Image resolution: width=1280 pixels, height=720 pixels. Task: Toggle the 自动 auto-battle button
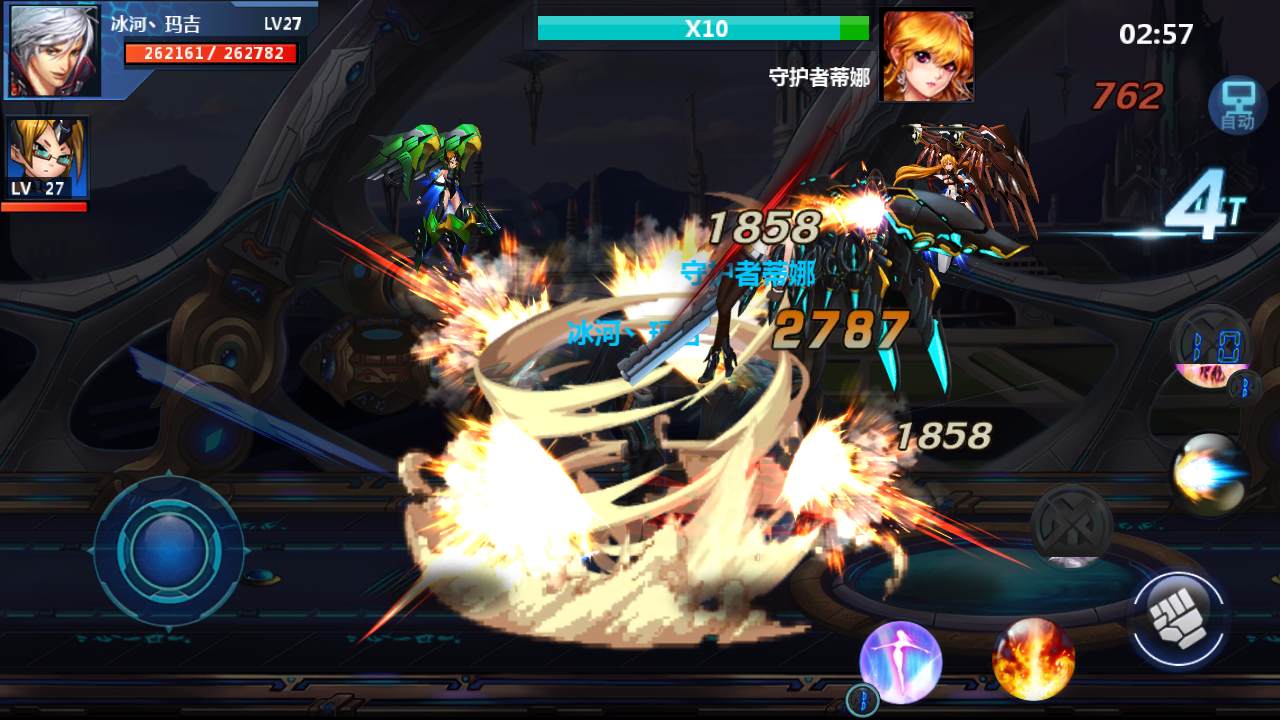(1237, 106)
